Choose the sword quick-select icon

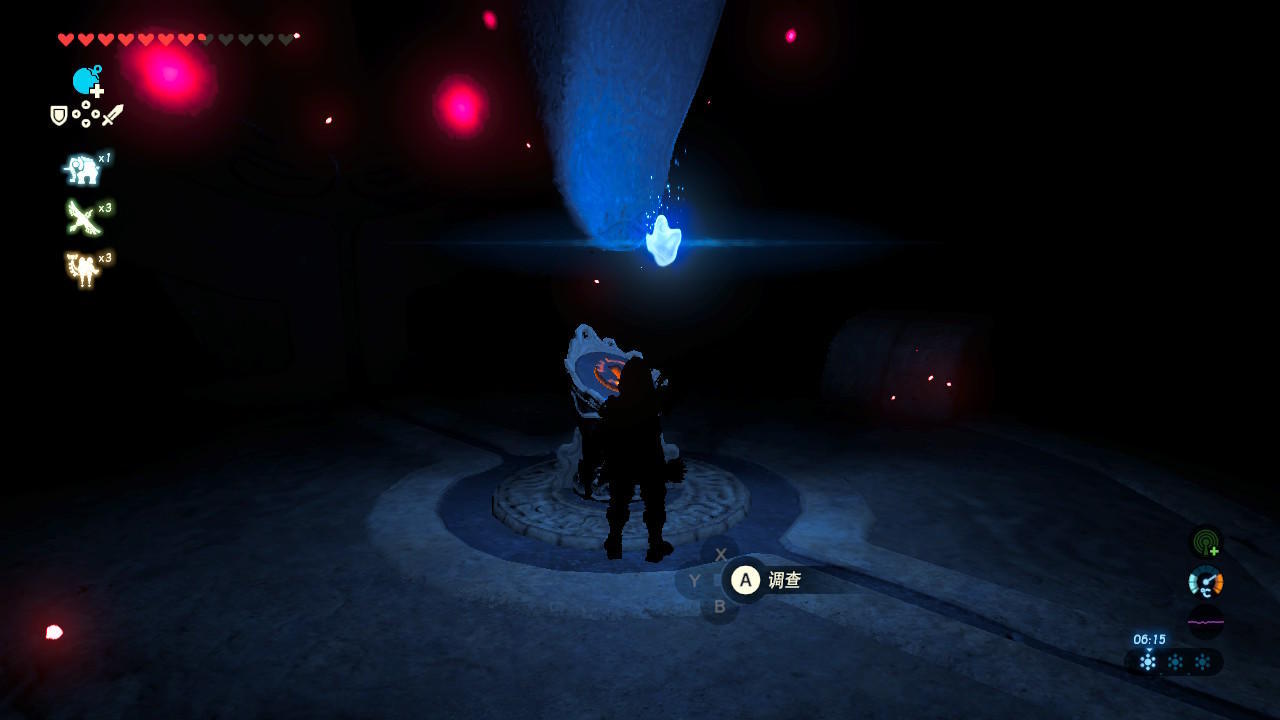[112, 116]
